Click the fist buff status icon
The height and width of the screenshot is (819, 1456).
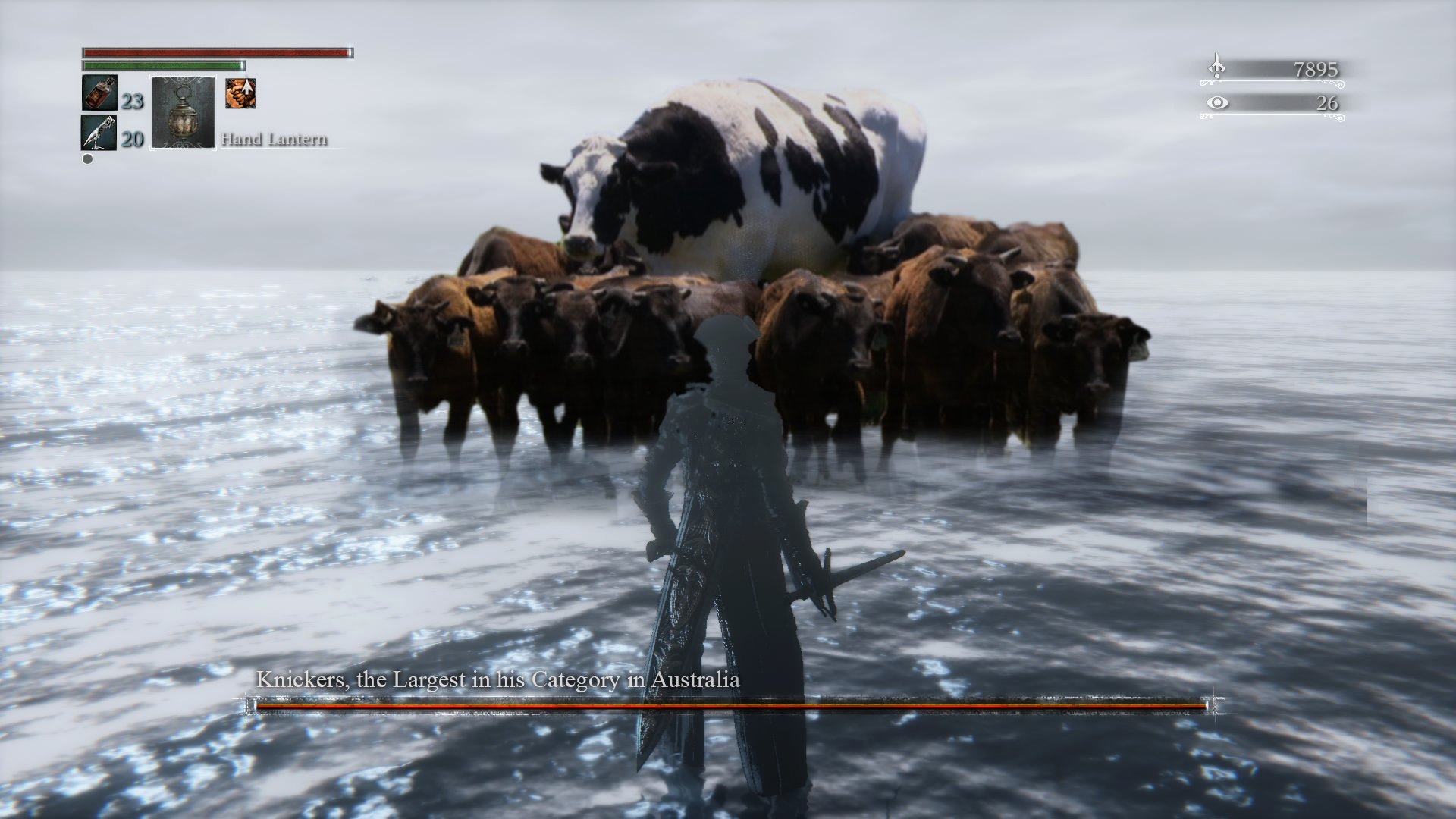click(x=240, y=93)
